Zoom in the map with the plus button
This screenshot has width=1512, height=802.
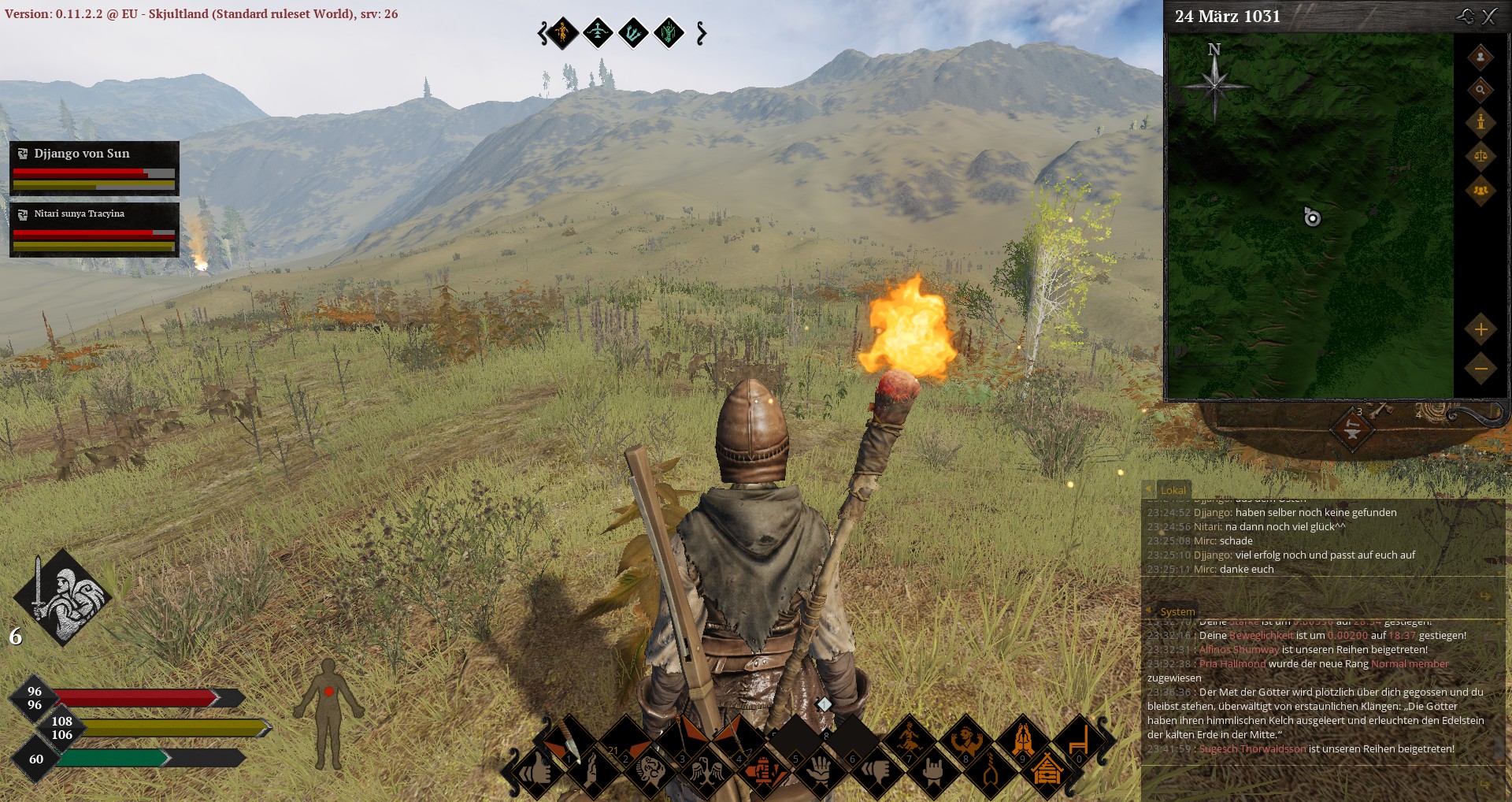pos(1480,329)
